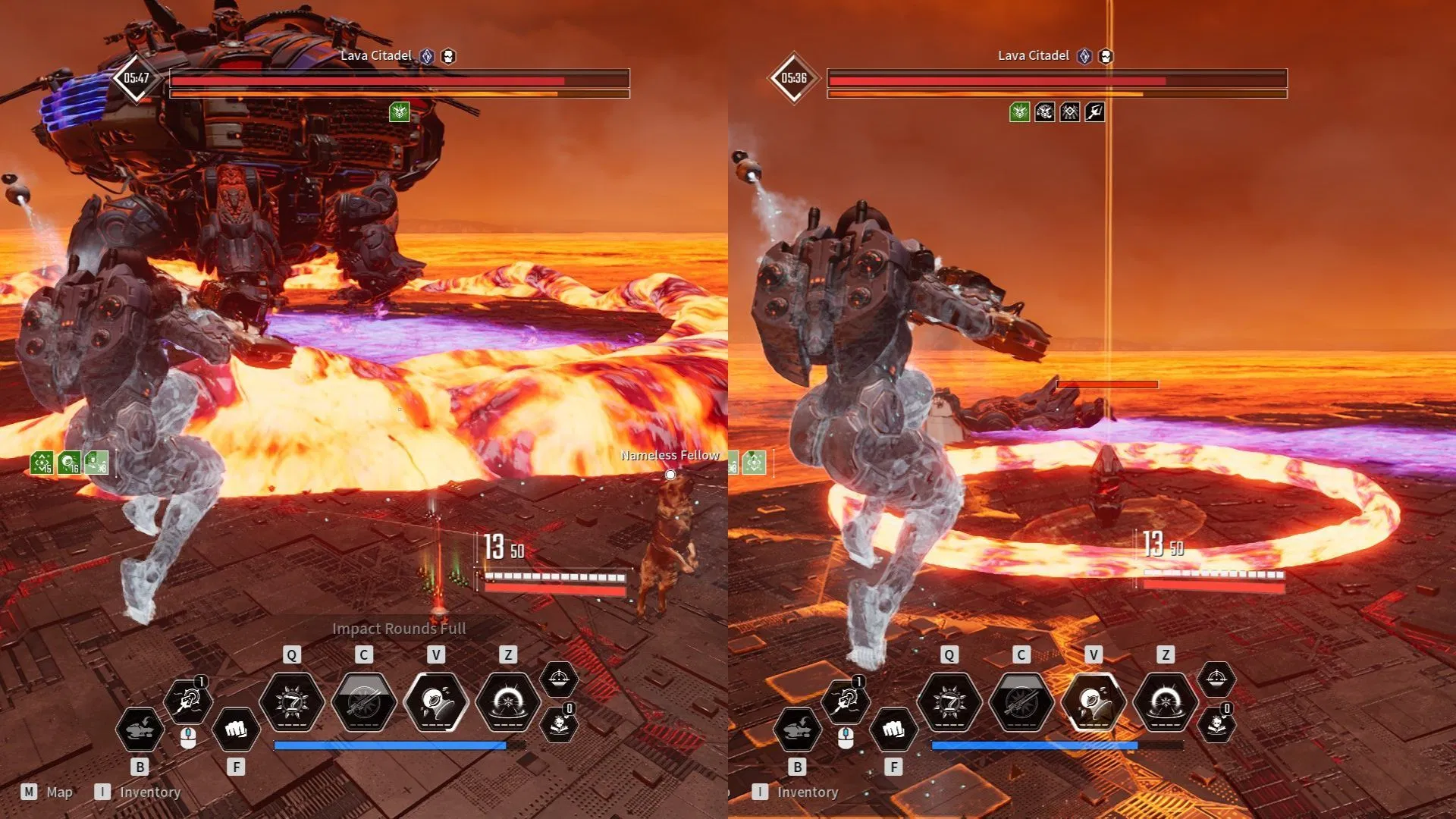Screen dimensions: 1456x819
Task: Click the blue diamond icon beside 05:47 boss name
Action: coord(427,56)
